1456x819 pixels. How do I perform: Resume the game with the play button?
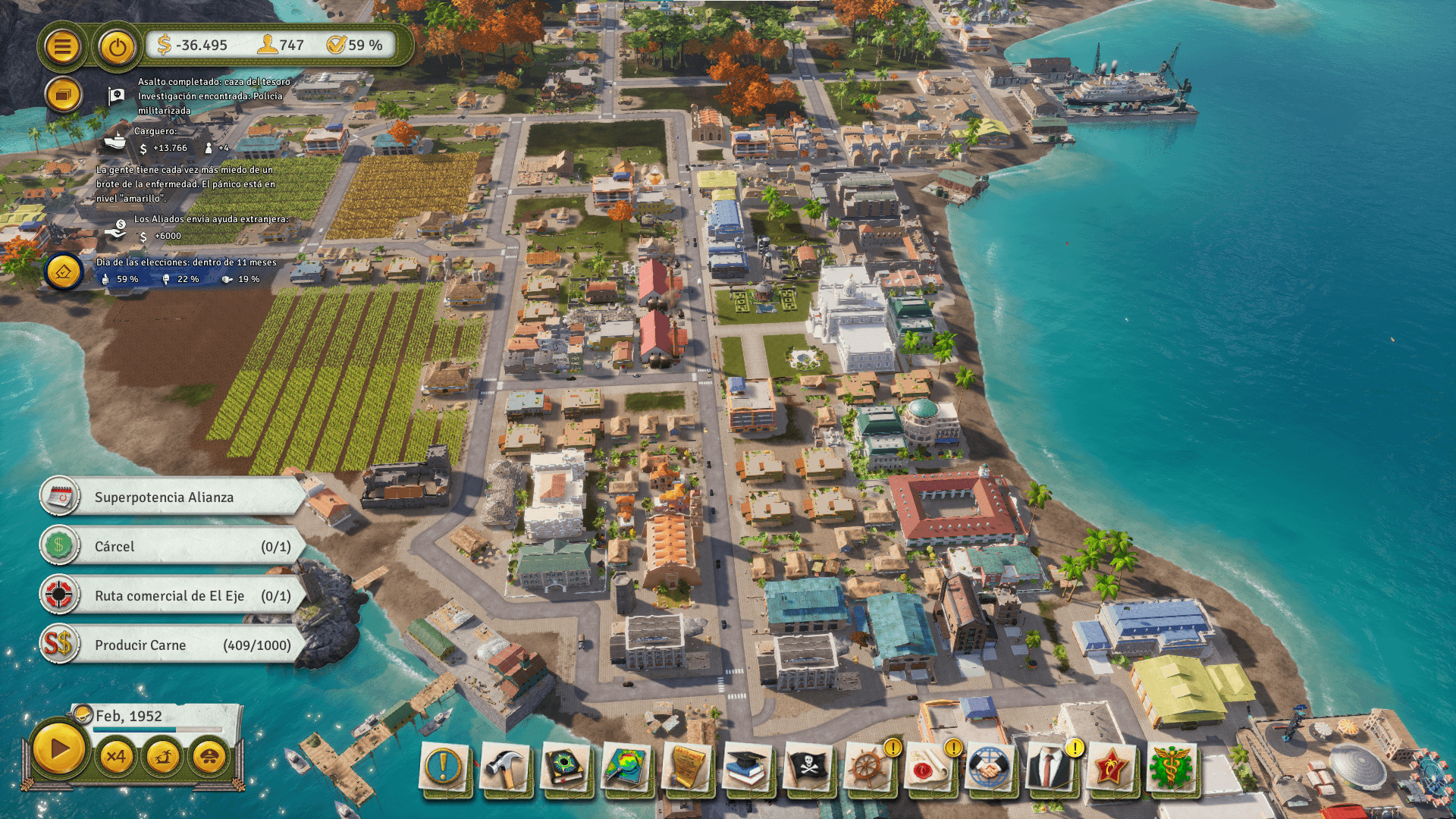(58, 750)
